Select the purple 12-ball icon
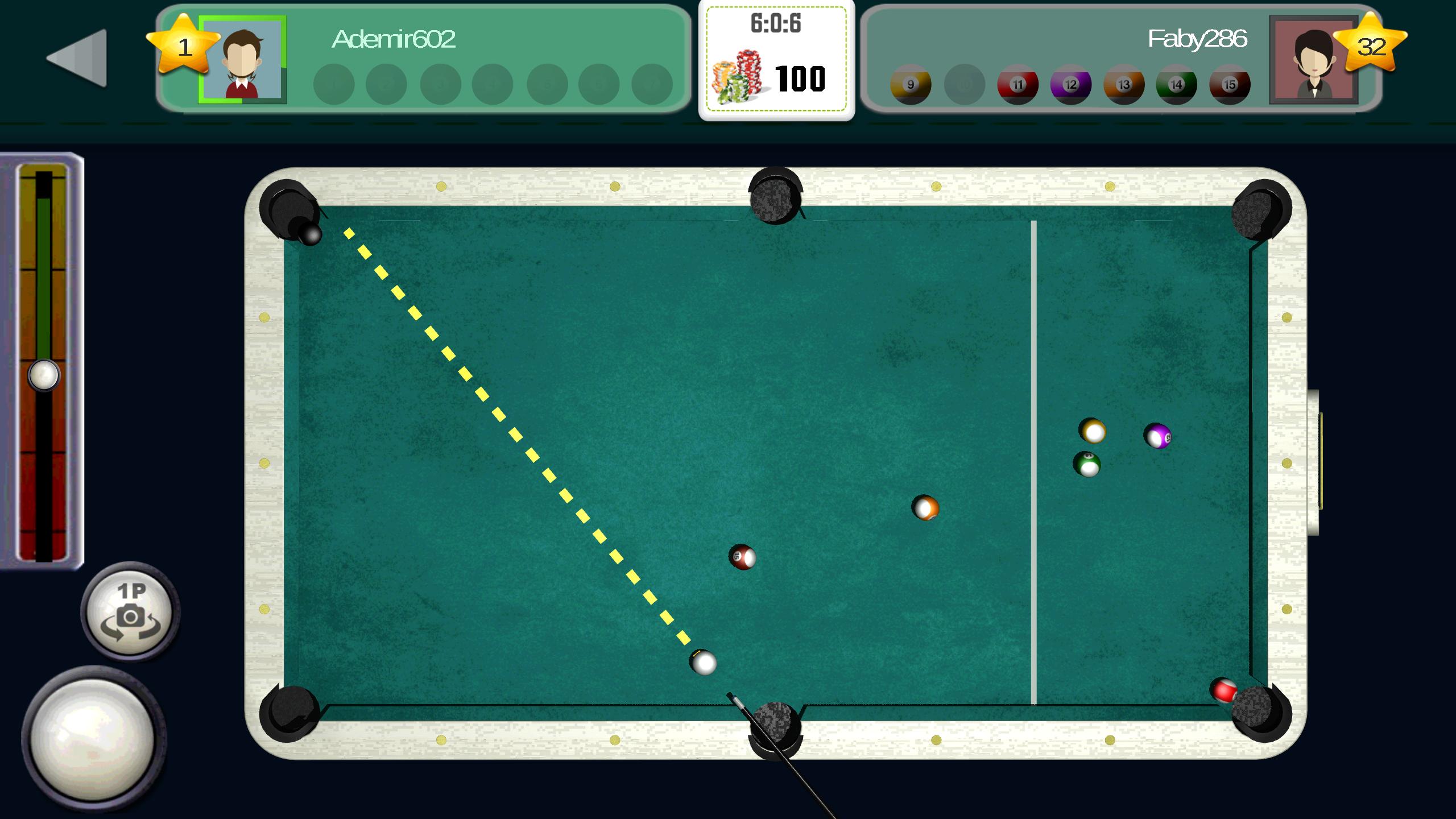Screen dimensions: 1456x819 [1071, 84]
